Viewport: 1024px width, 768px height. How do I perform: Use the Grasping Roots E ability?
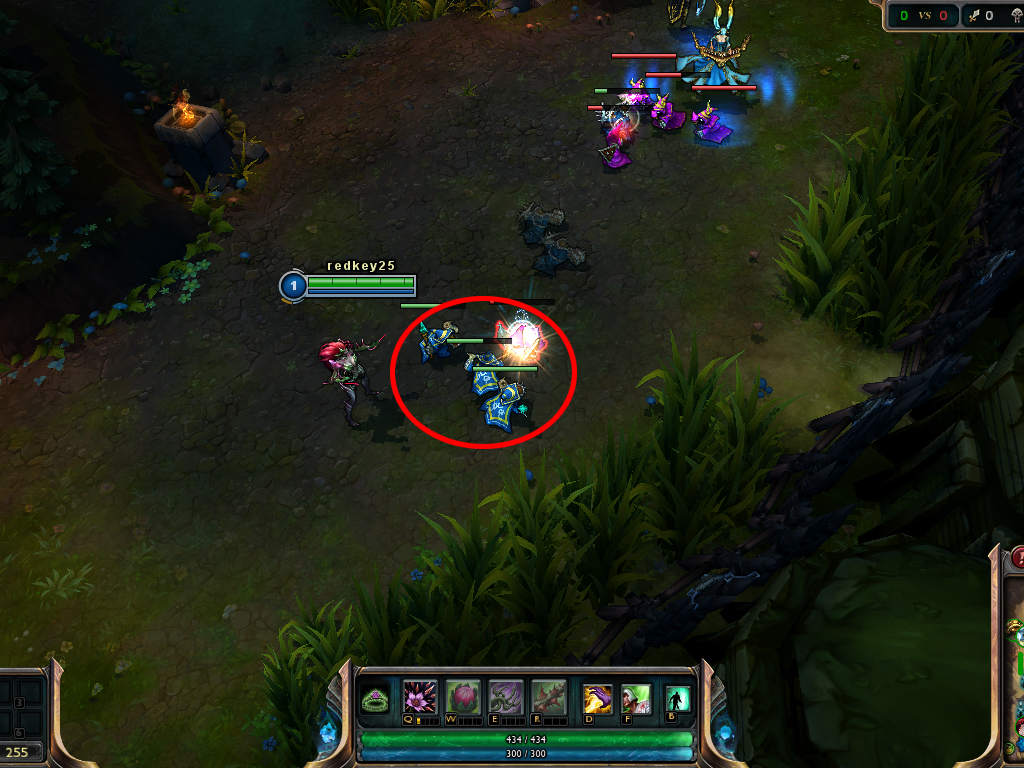coord(506,697)
